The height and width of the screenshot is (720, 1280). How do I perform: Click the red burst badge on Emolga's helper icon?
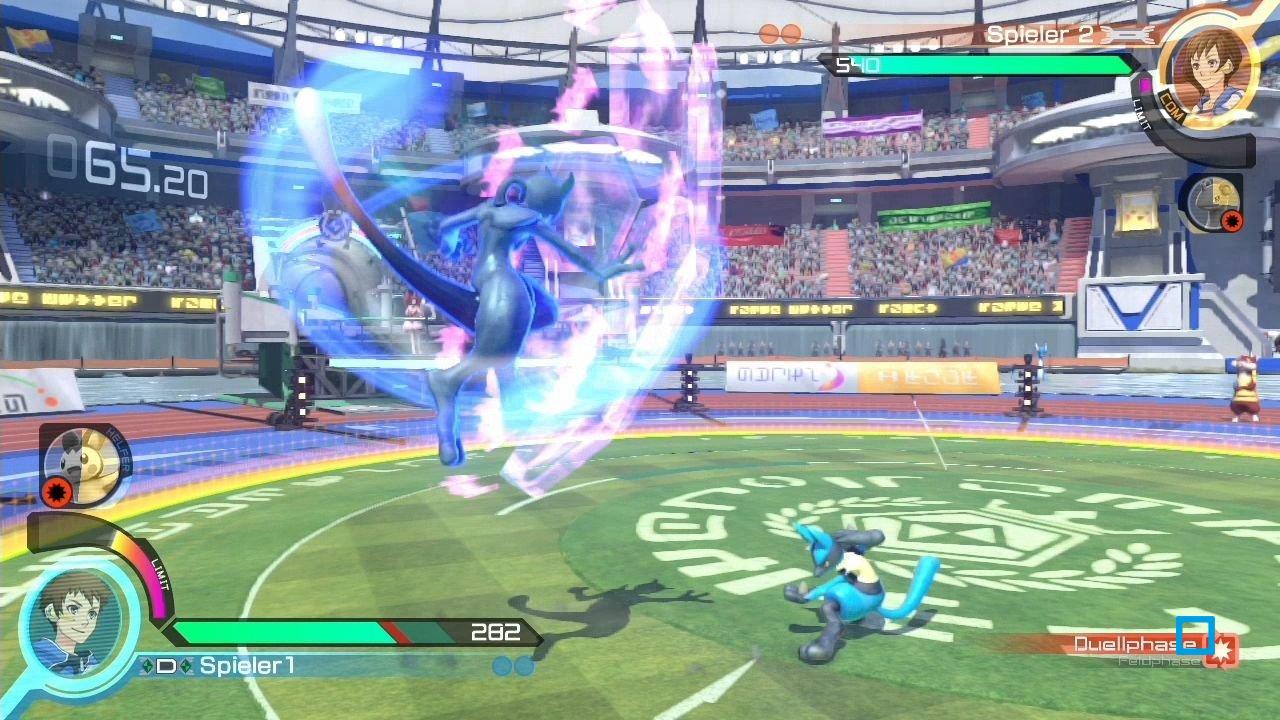(58, 491)
